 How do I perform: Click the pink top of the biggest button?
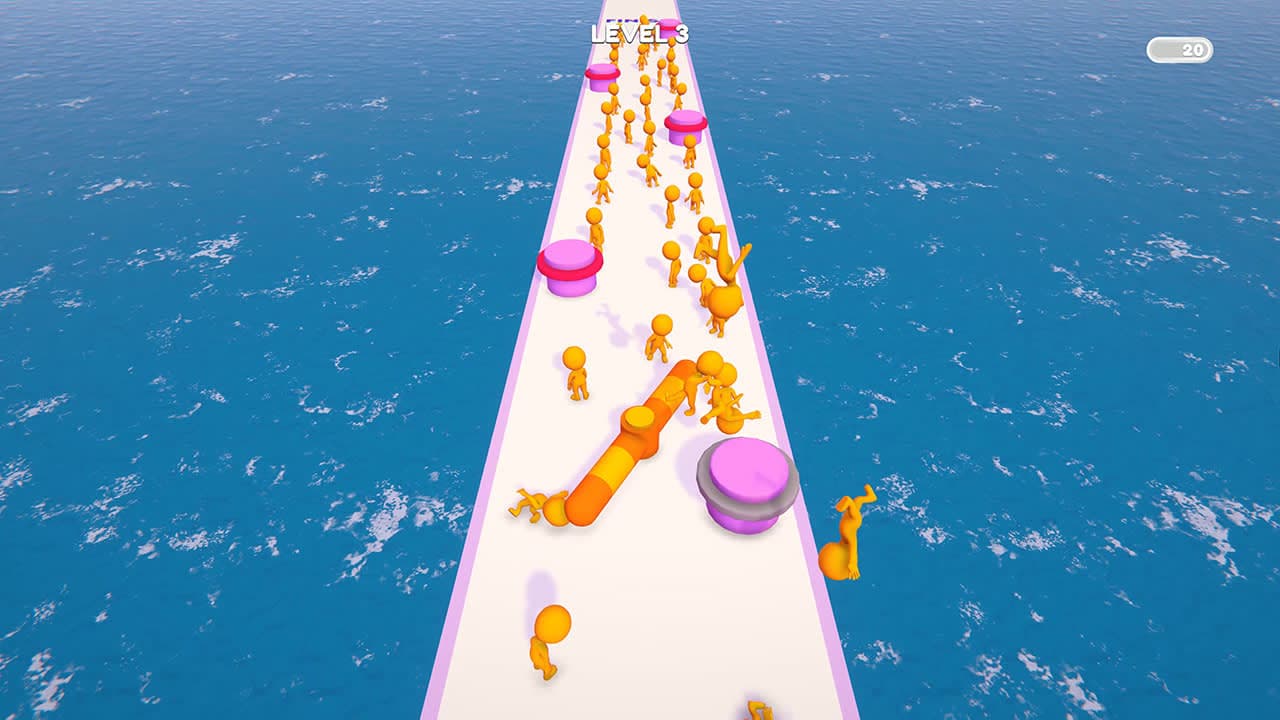745,470
